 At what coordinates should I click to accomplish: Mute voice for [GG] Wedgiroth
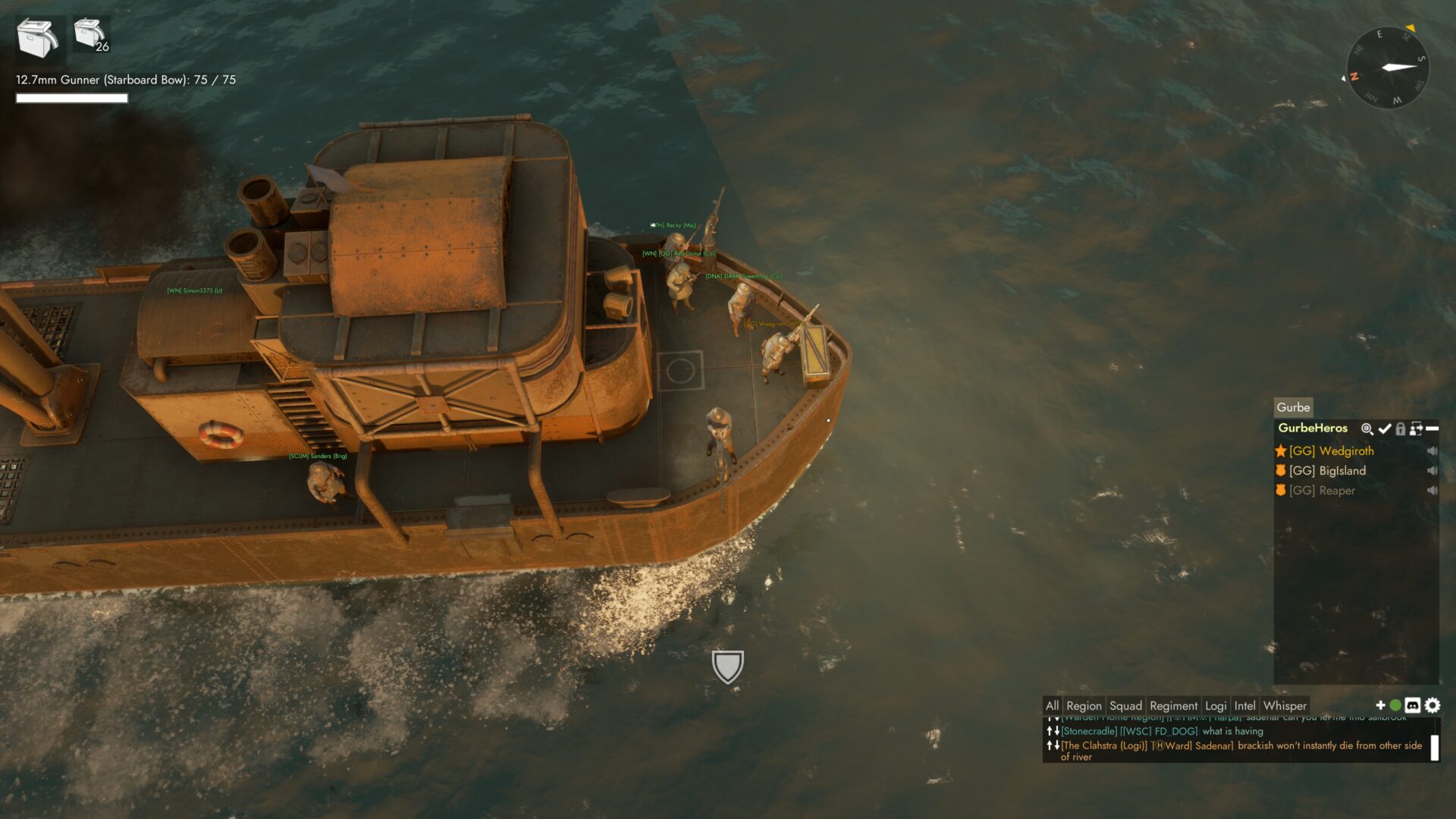click(x=1432, y=451)
